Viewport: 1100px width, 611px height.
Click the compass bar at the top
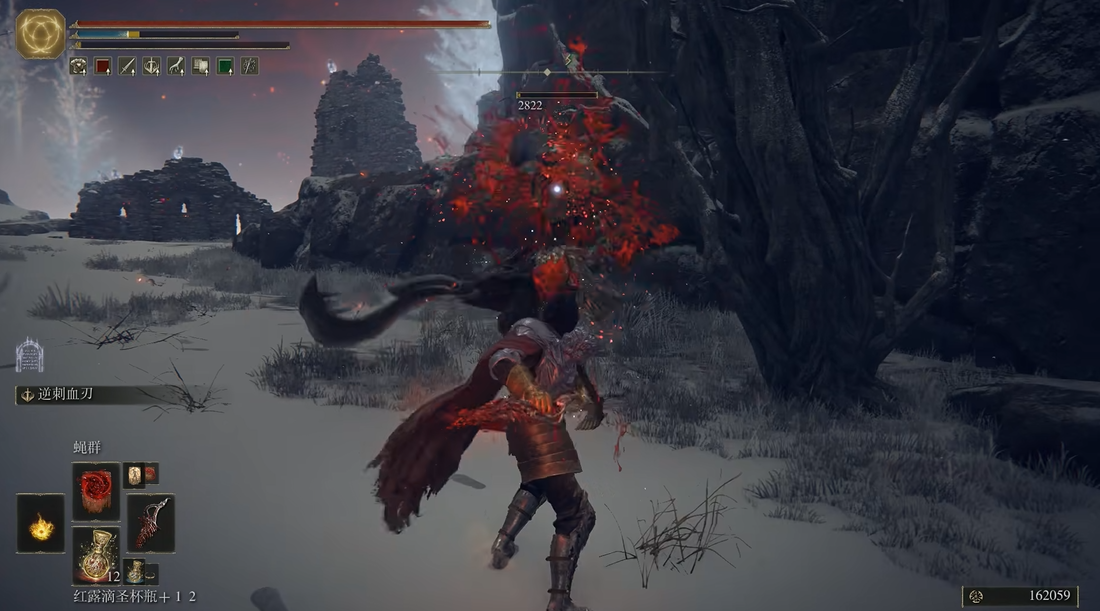(x=548, y=73)
